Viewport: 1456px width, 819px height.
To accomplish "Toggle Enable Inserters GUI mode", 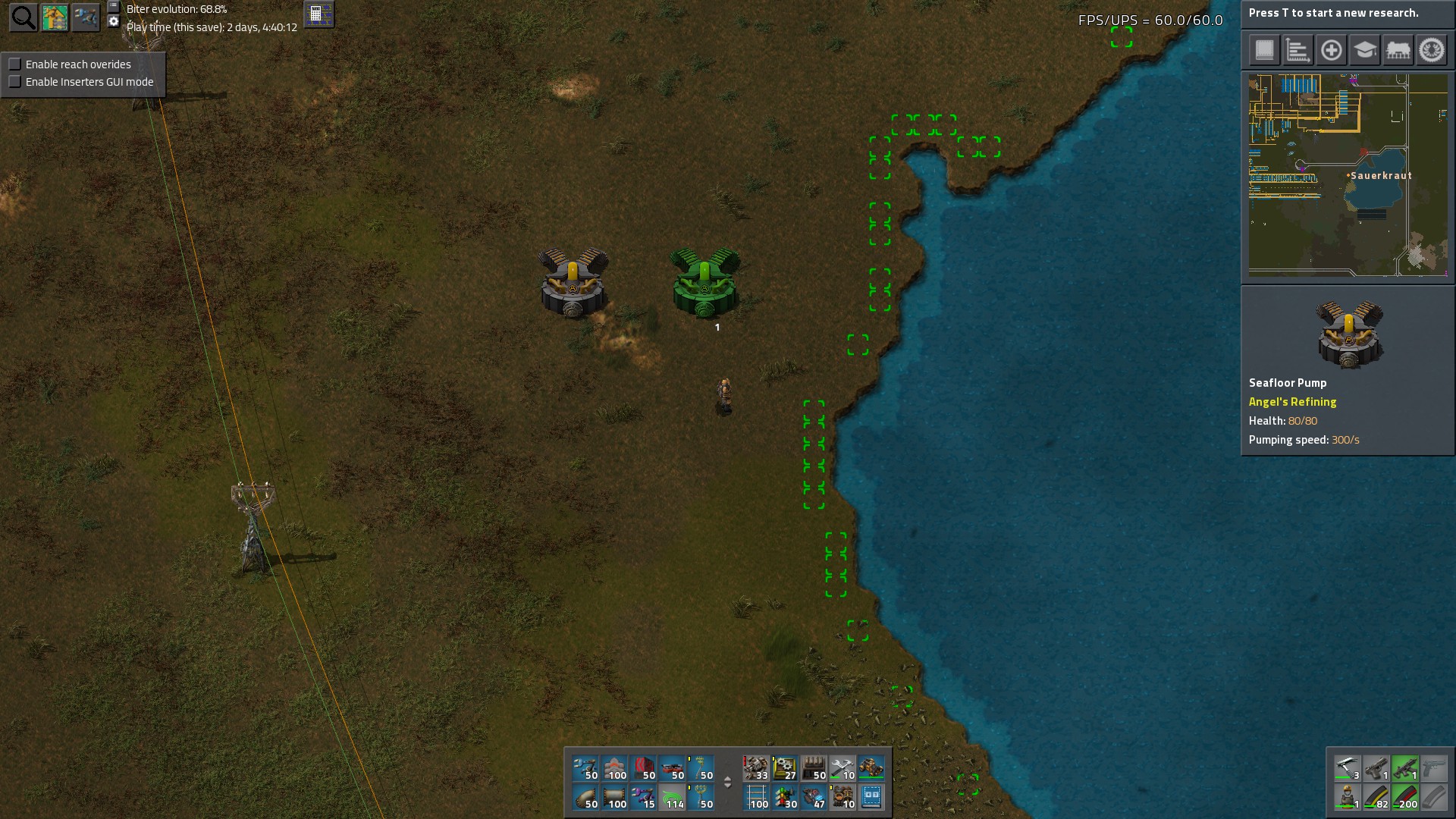I will [15, 82].
